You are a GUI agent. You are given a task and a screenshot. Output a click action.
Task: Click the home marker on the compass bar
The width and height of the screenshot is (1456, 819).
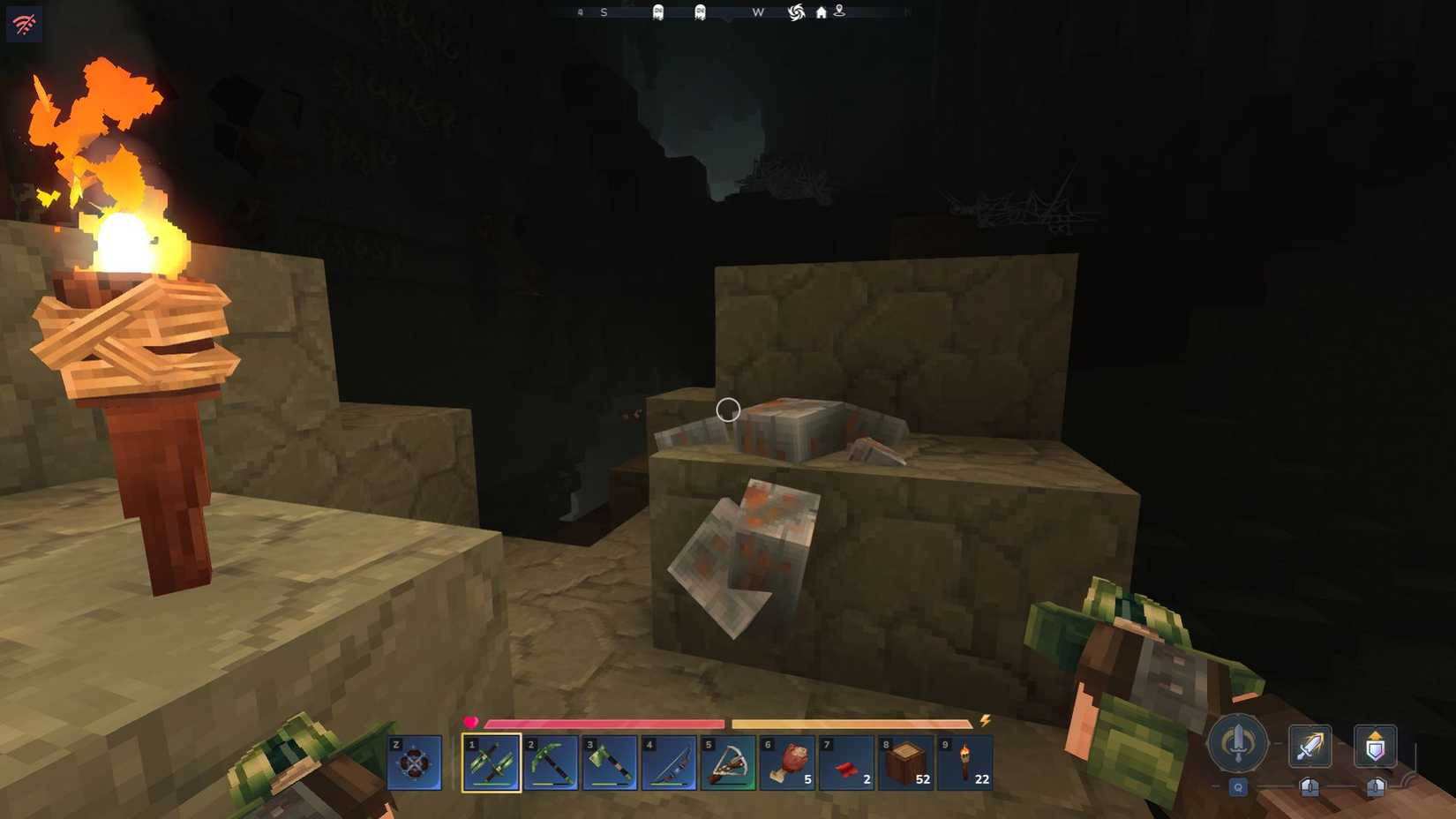coord(821,12)
